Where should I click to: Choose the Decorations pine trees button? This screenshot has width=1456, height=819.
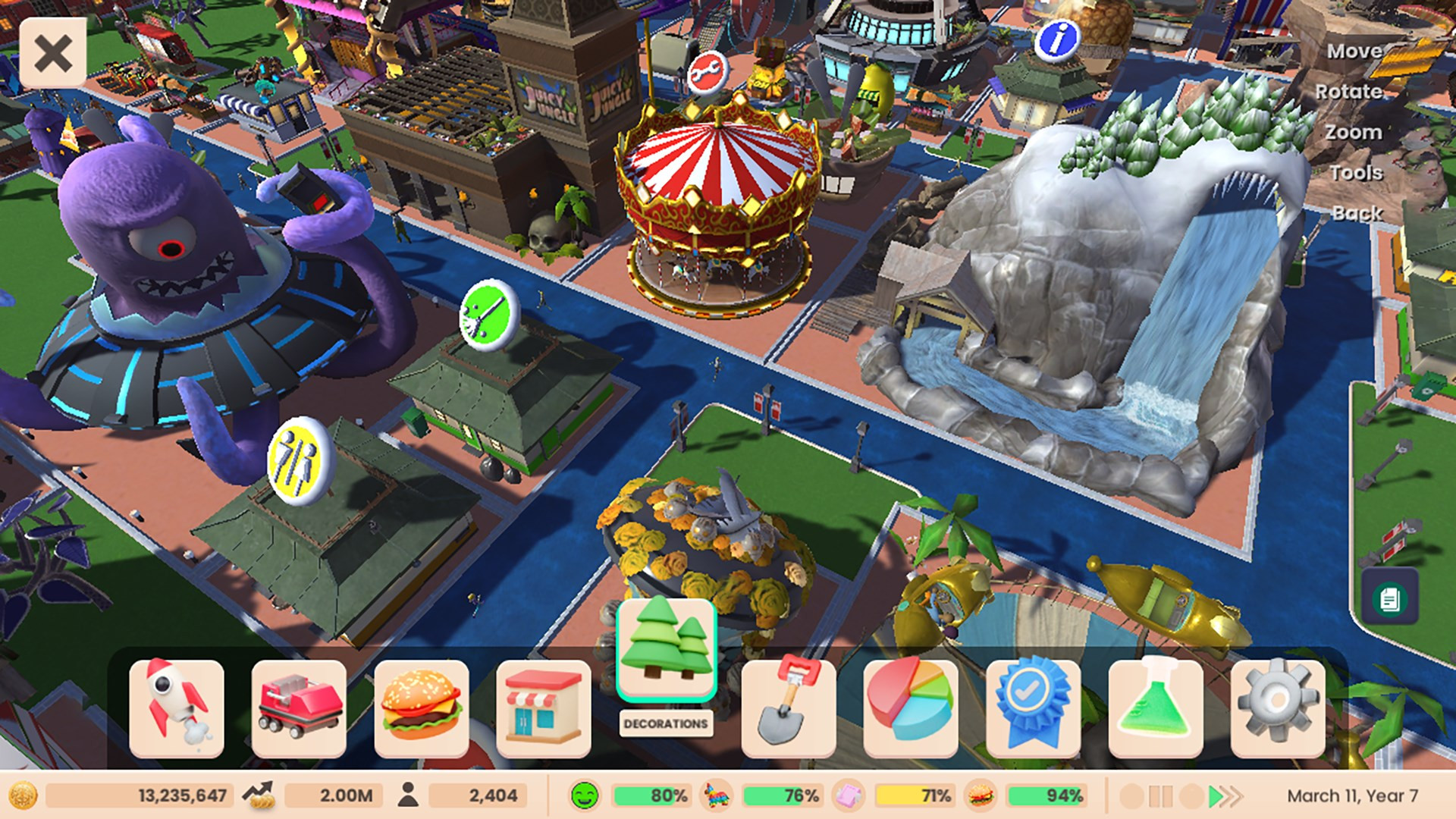coord(667,648)
